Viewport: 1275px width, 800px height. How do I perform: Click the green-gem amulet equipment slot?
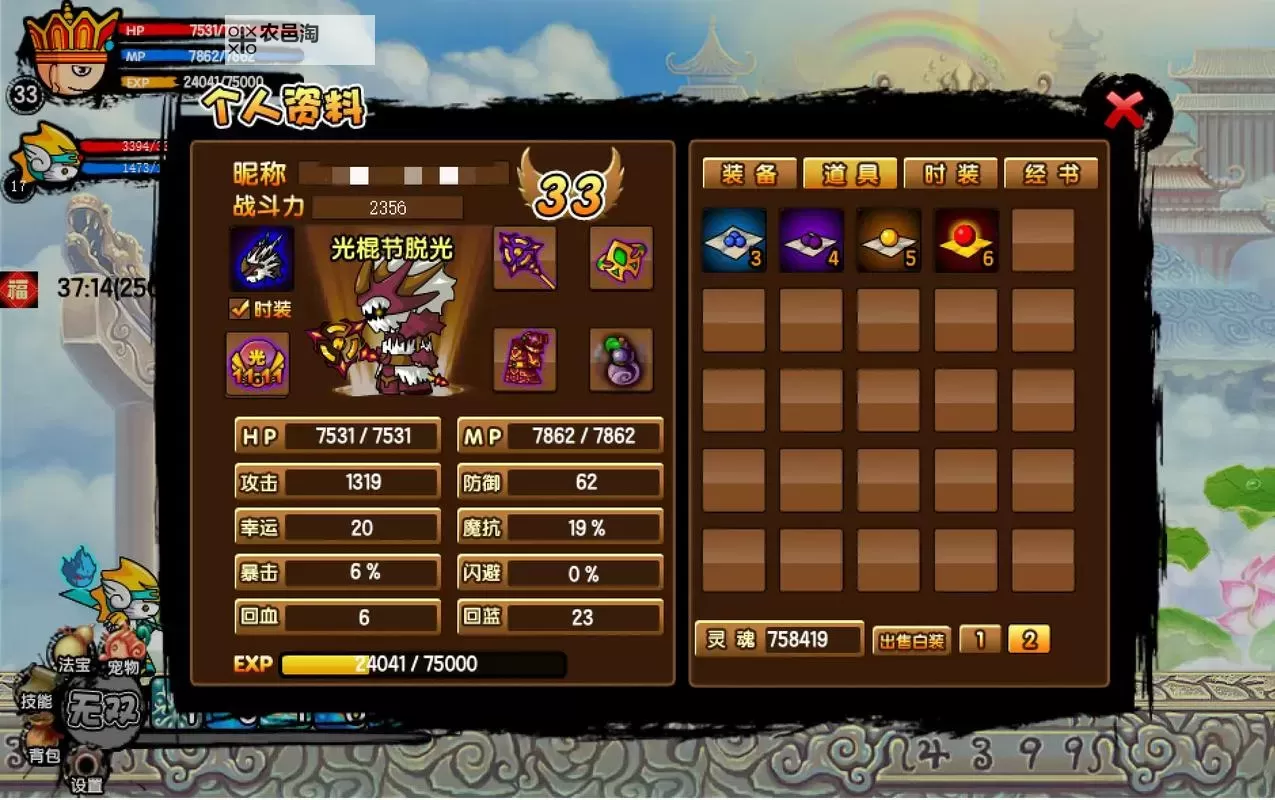tap(621, 258)
